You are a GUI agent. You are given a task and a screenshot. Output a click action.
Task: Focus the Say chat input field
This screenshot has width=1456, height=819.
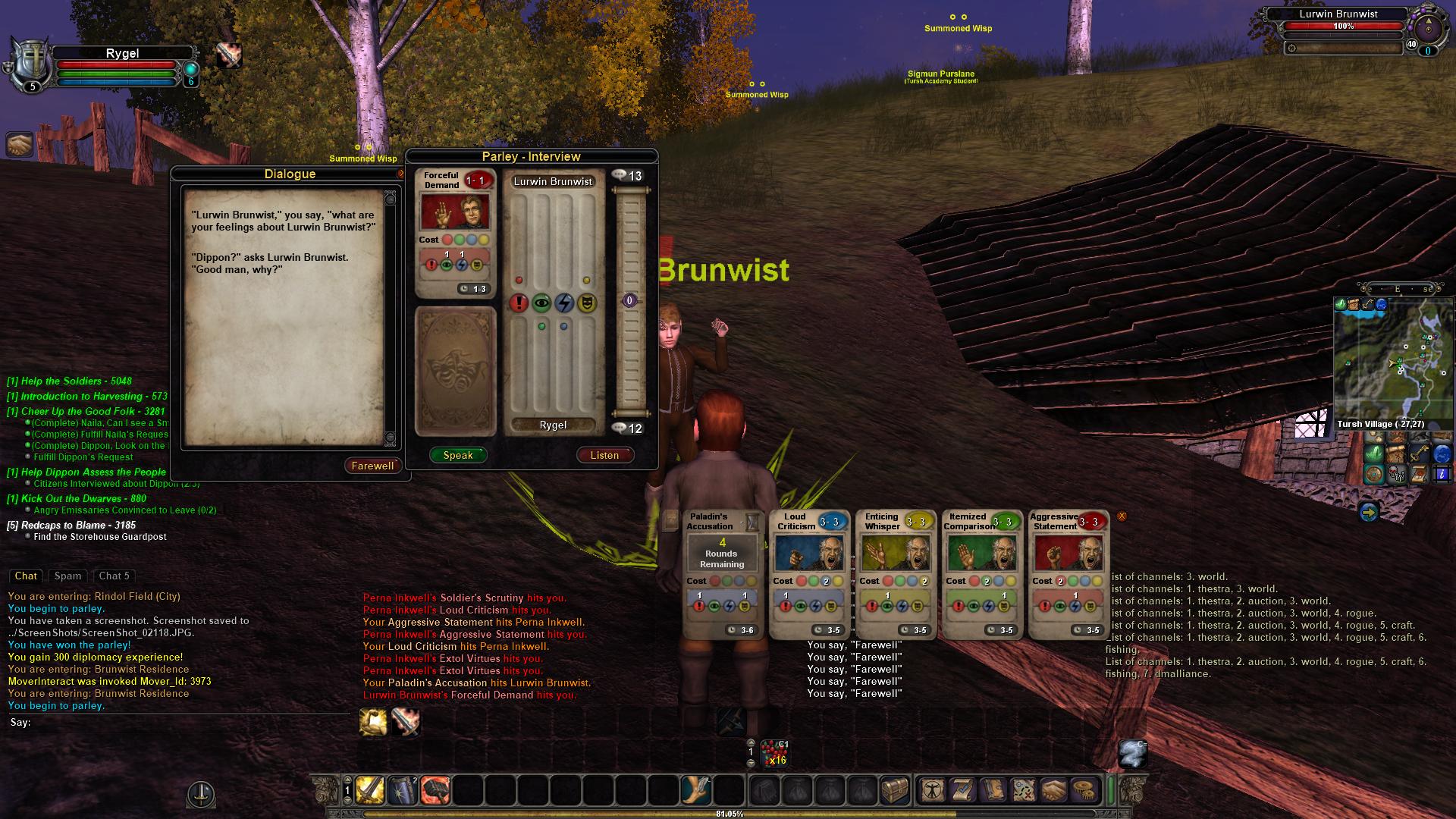[x=182, y=723]
